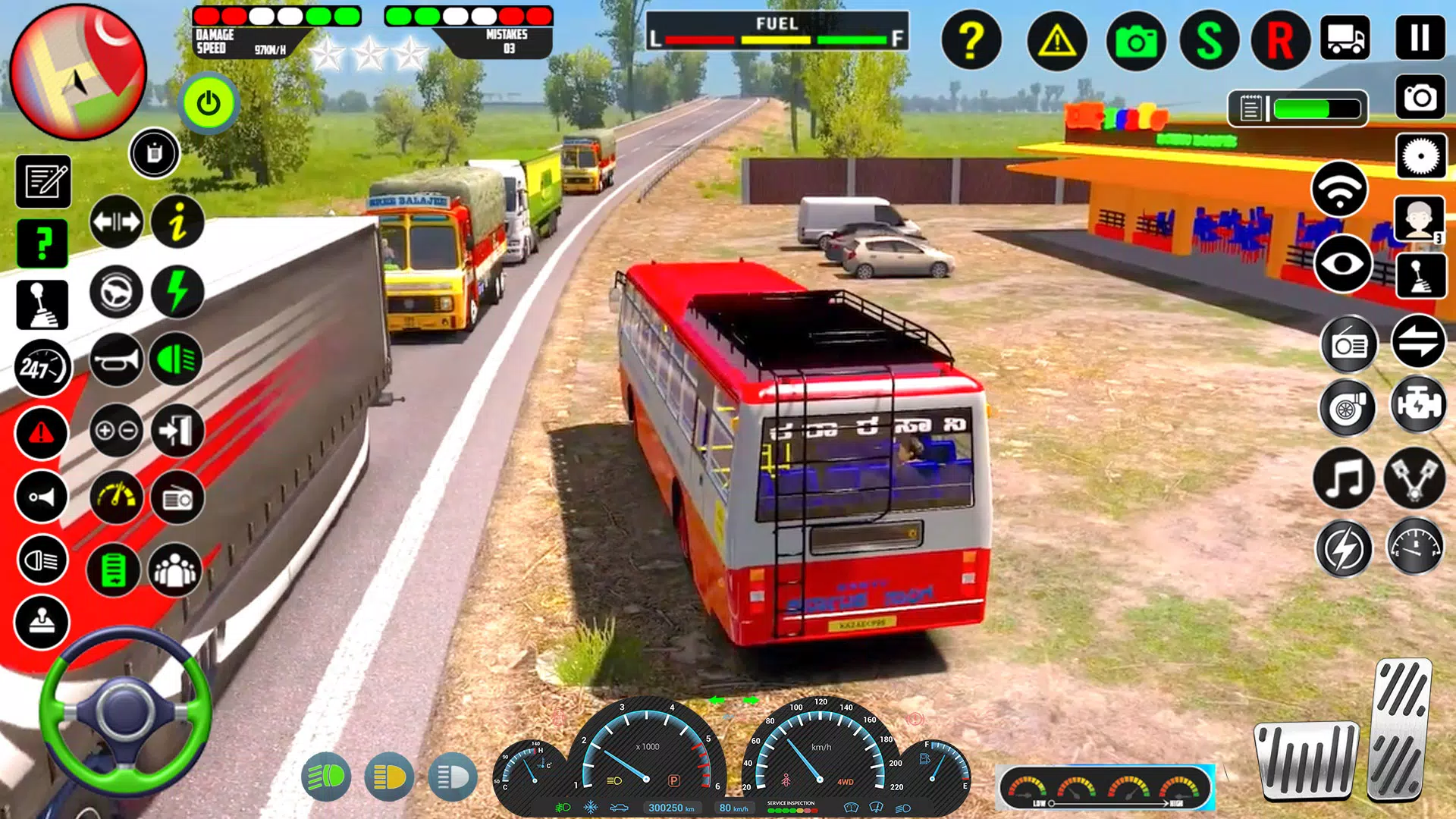Open the yellow question mark help
The width and height of the screenshot is (1456, 819).
[971, 40]
